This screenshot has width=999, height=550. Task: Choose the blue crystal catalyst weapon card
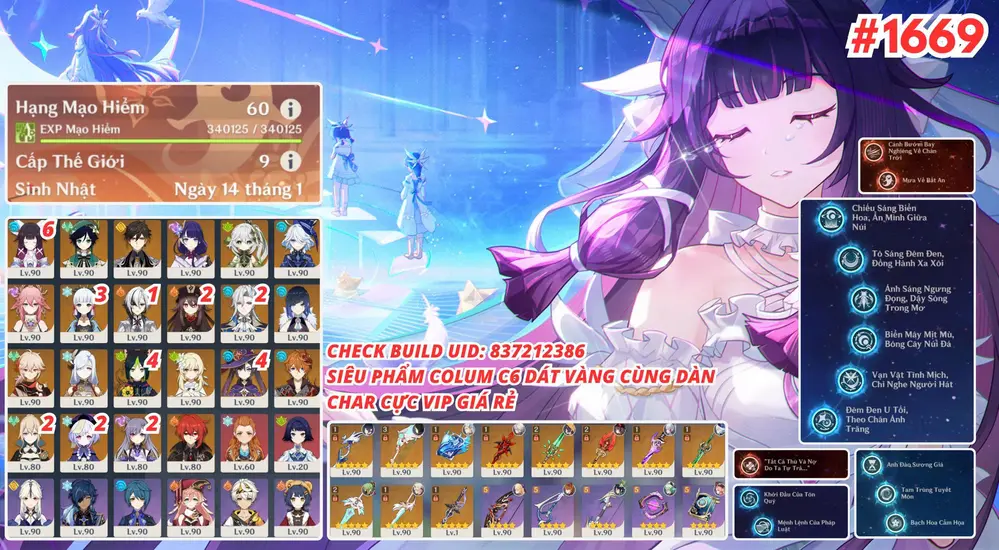pyautogui.click(x=451, y=448)
